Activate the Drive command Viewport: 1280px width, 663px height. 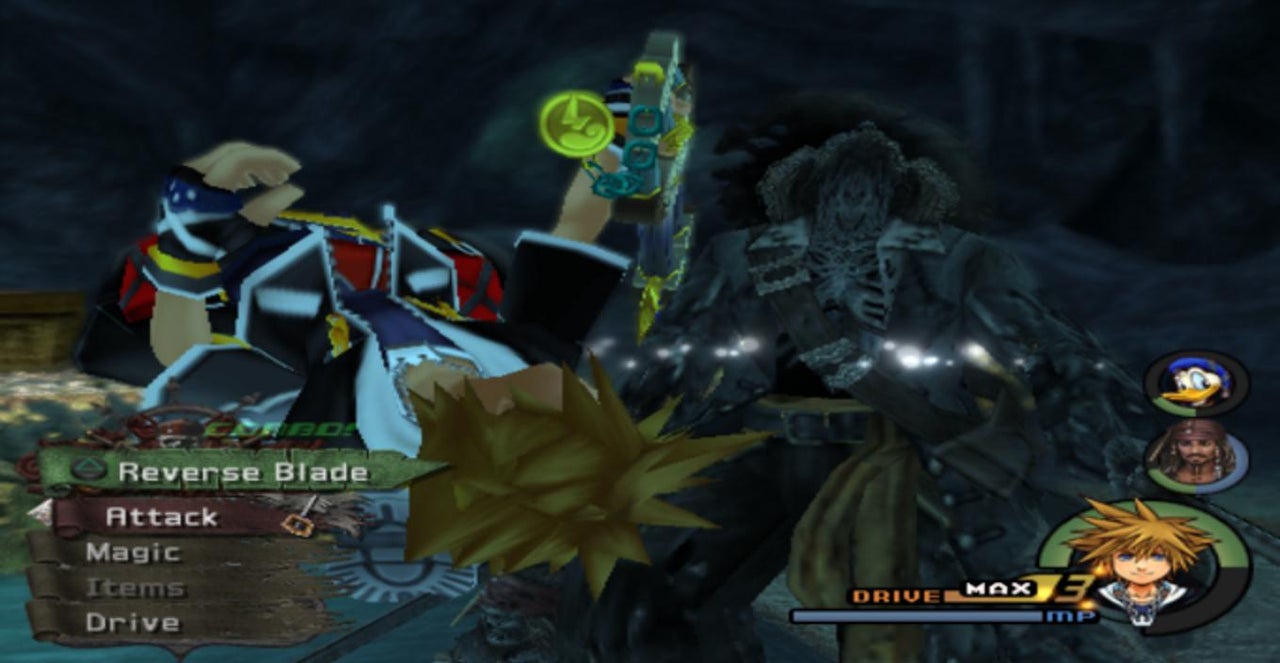[x=133, y=623]
